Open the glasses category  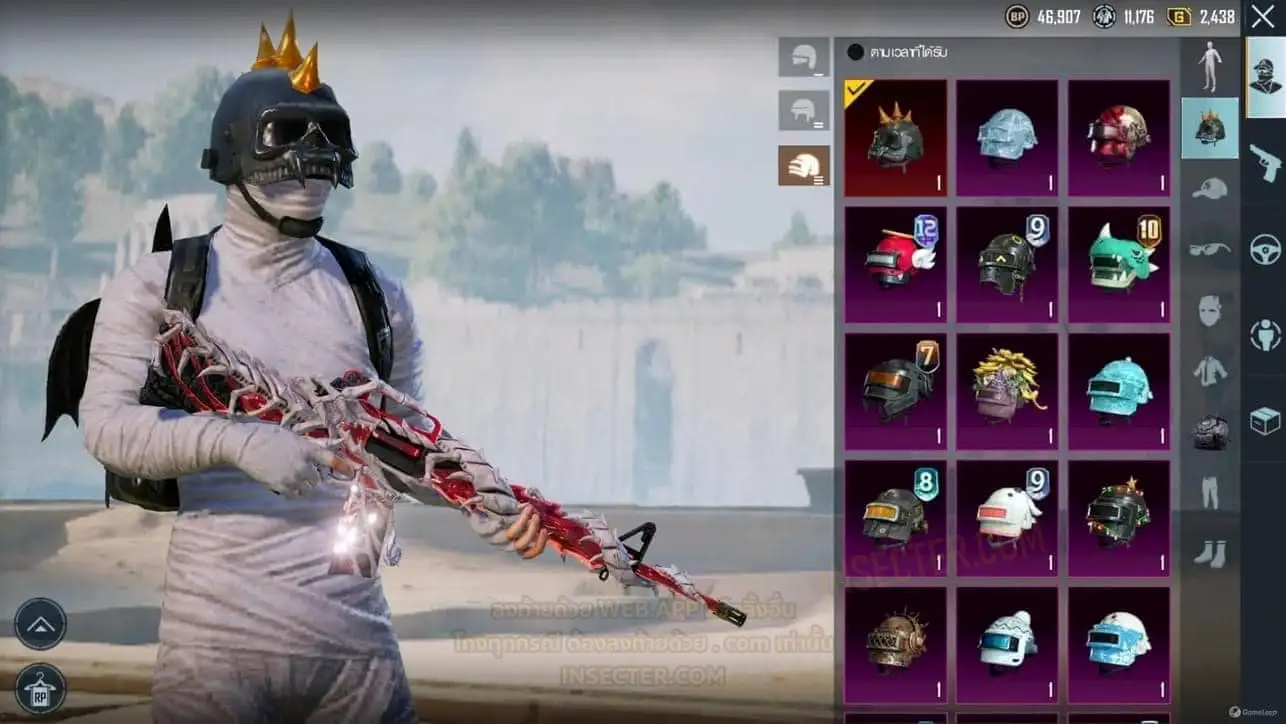coord(1210,249)
